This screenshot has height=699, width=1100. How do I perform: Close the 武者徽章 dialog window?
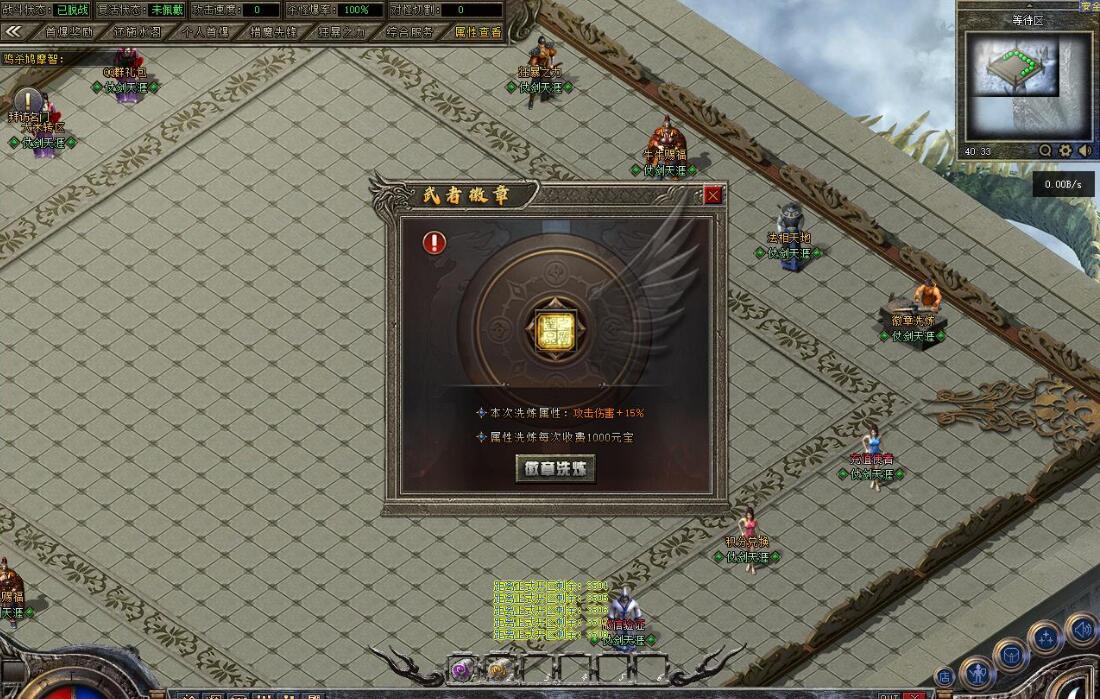[x=713, y=196]
